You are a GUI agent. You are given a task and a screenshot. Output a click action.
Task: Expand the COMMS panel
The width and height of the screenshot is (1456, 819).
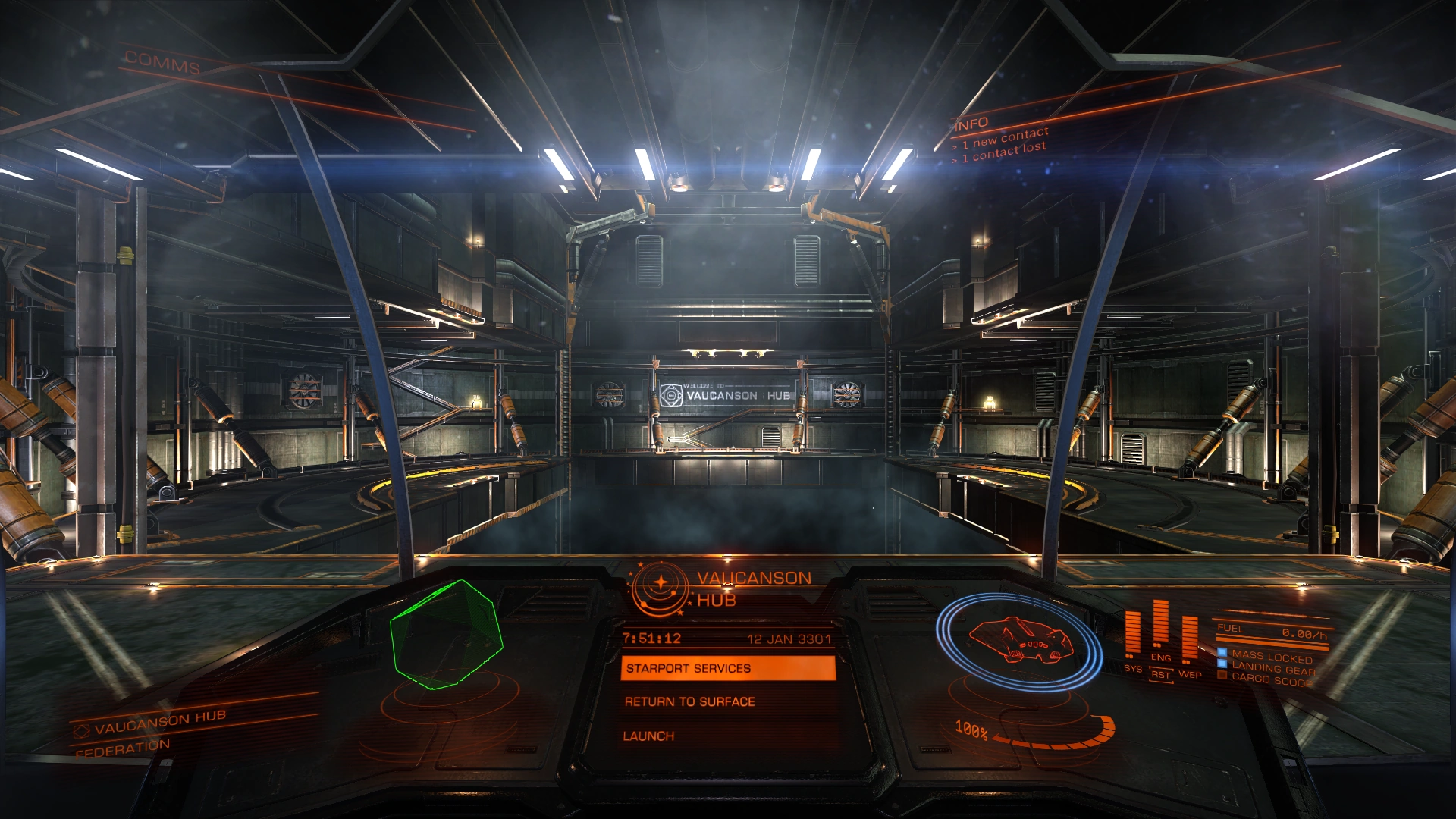162,63
